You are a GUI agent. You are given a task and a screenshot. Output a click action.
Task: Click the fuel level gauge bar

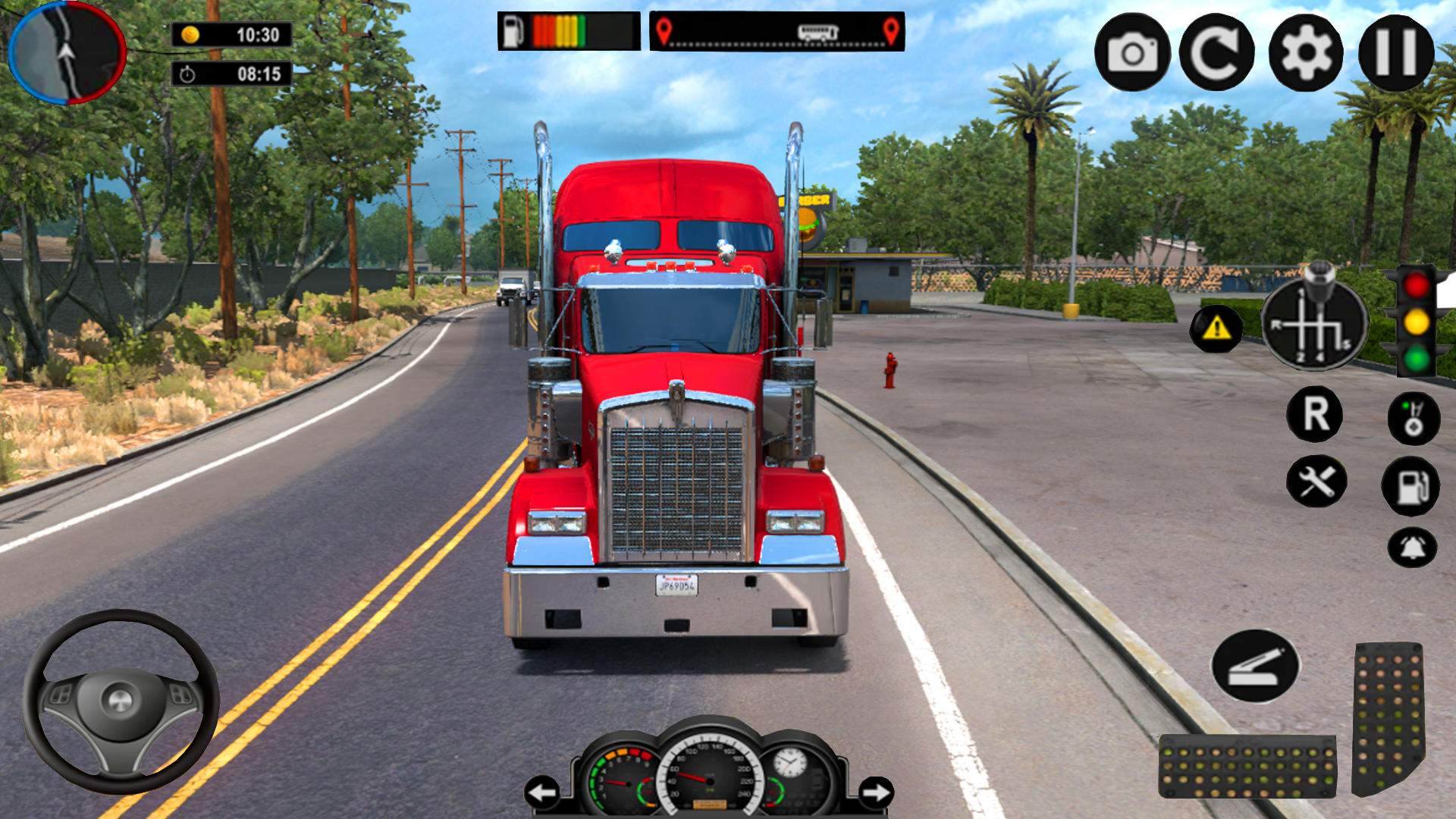pos(565,30)
